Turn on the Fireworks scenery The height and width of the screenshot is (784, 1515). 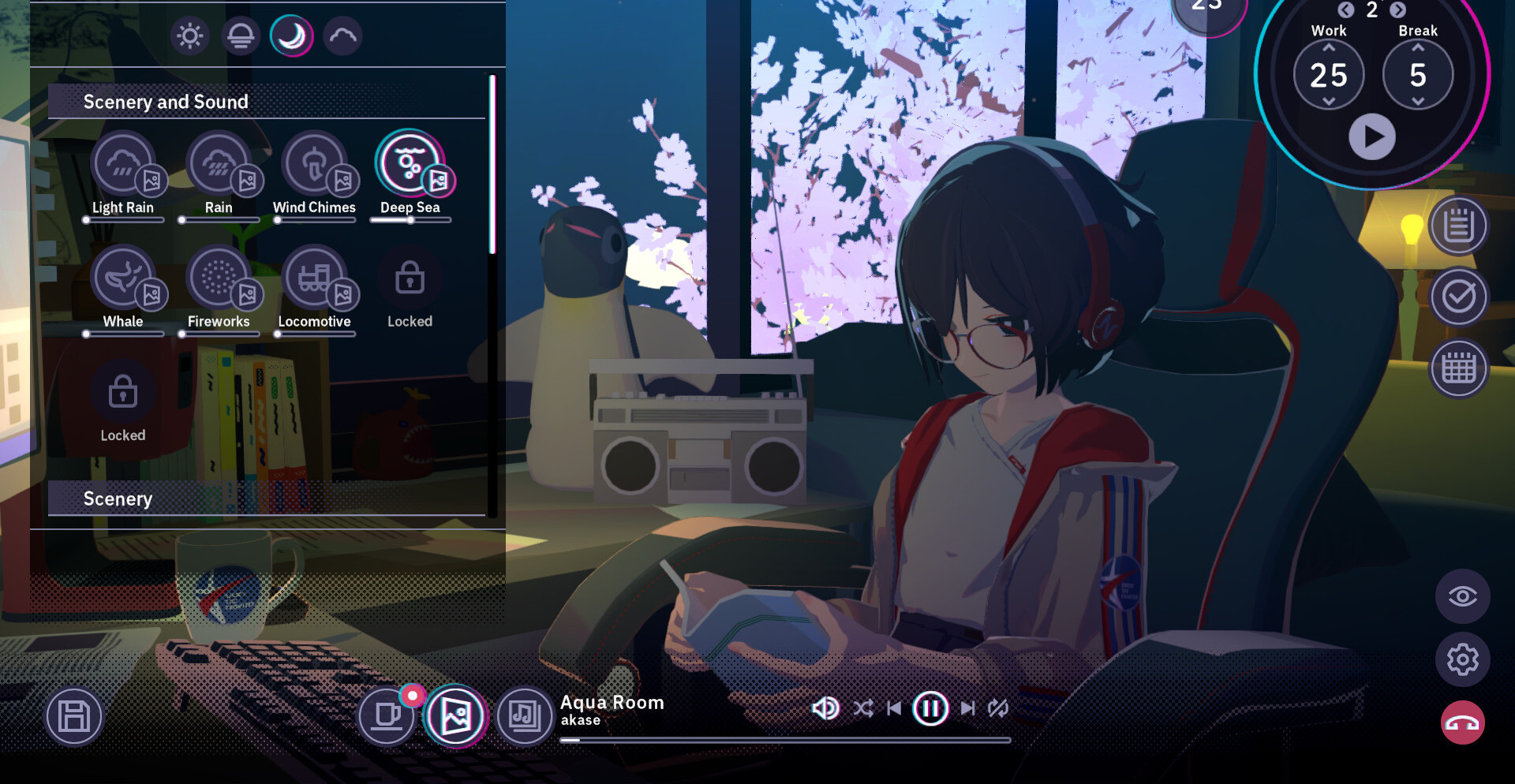click(x=219, y=278)
